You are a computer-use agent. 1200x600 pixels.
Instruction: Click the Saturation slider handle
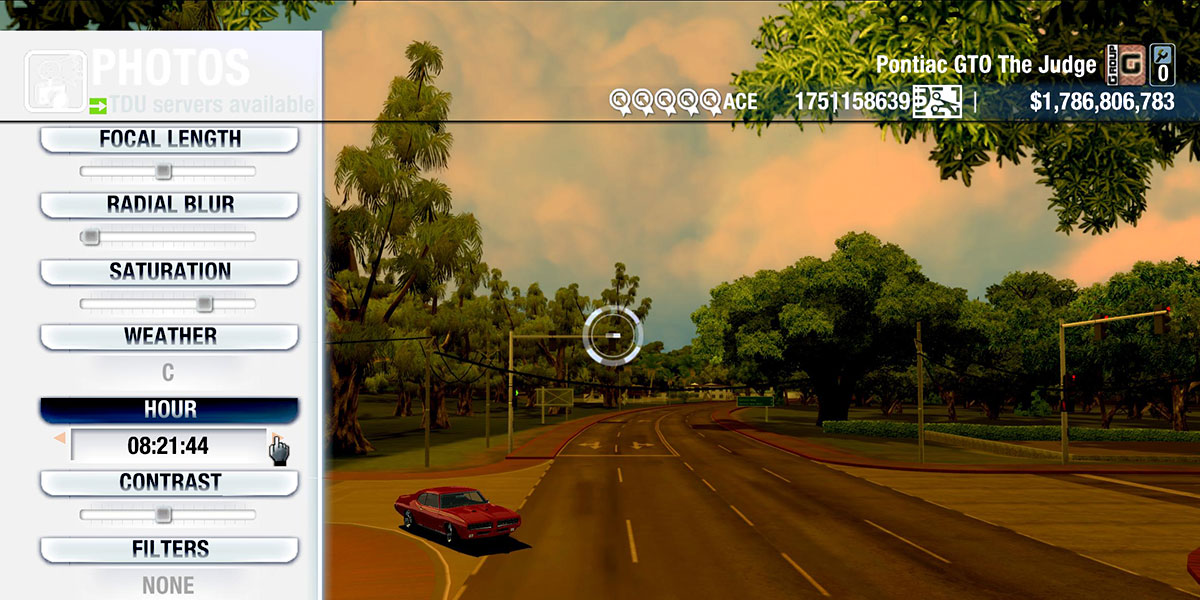[x=205, y=303]
